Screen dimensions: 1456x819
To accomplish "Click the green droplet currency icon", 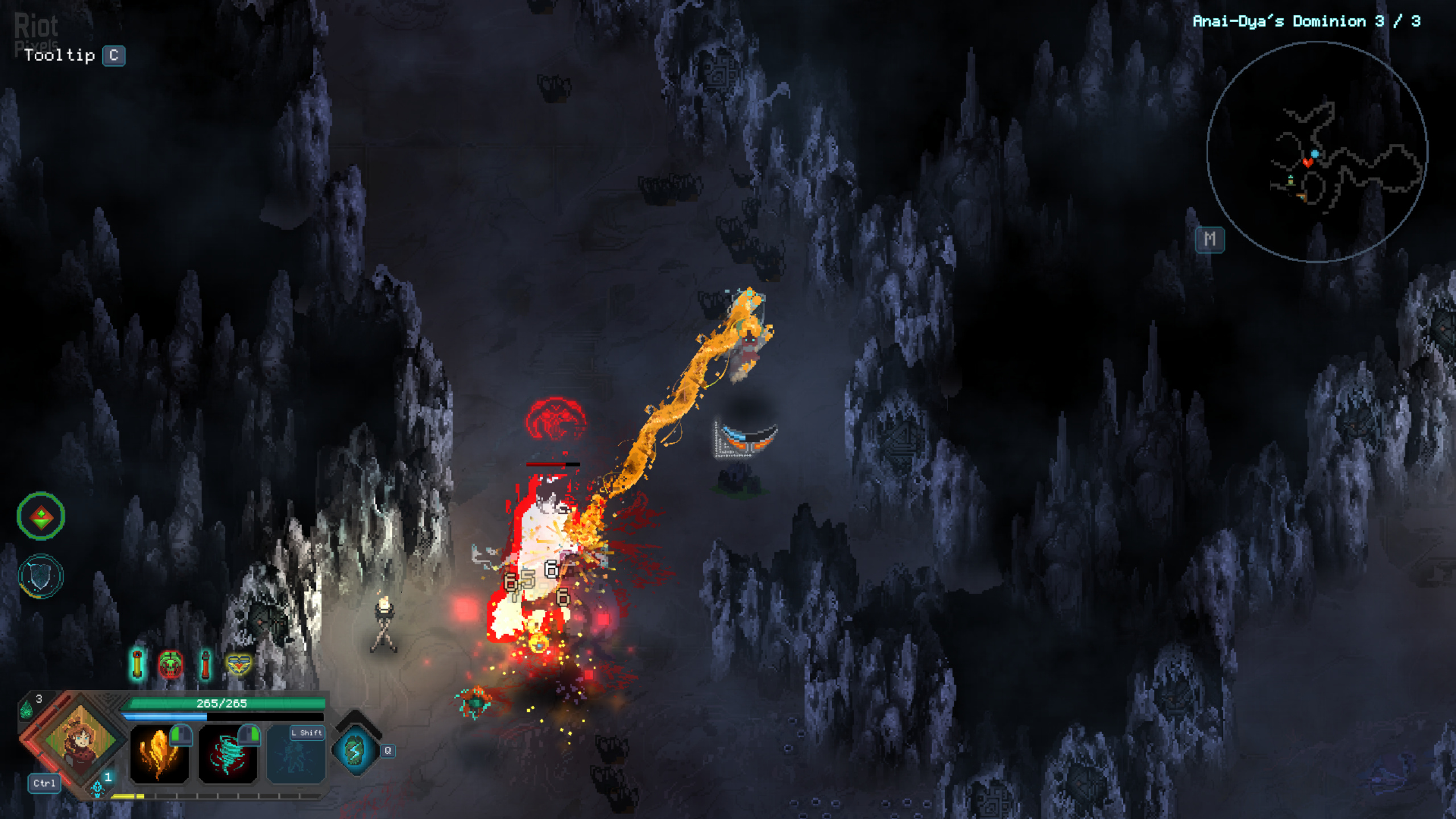I will [x=26, y=709].
